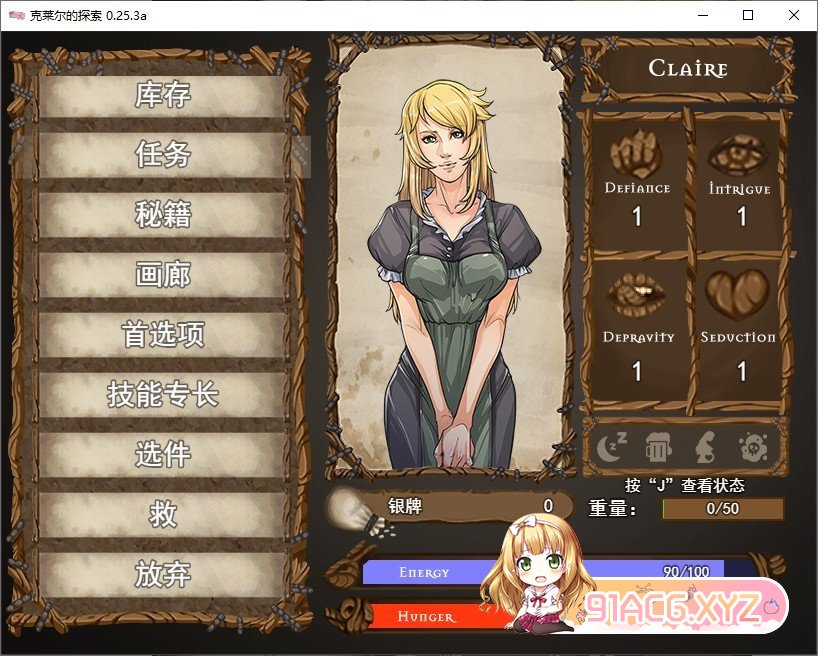Click the 救 save entry

coord(163,515)
